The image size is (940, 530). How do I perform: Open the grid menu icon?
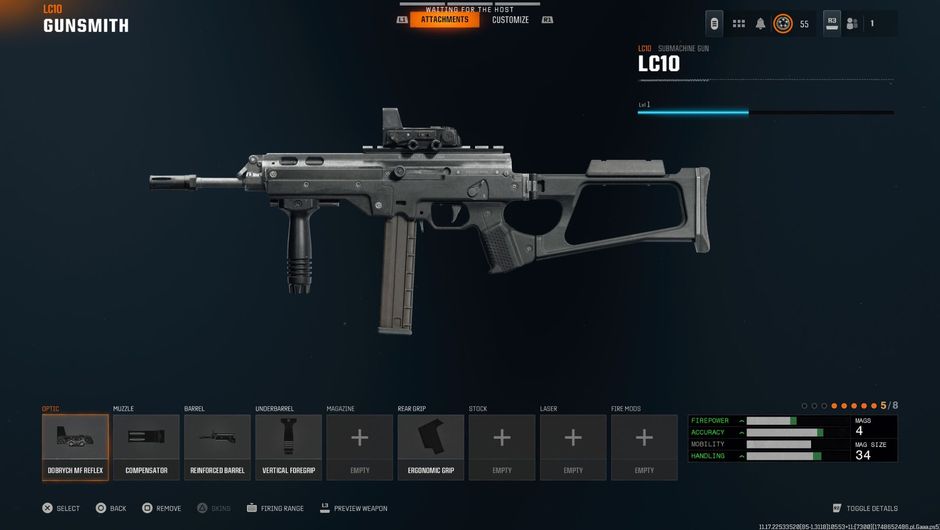(x=739, y=24)
